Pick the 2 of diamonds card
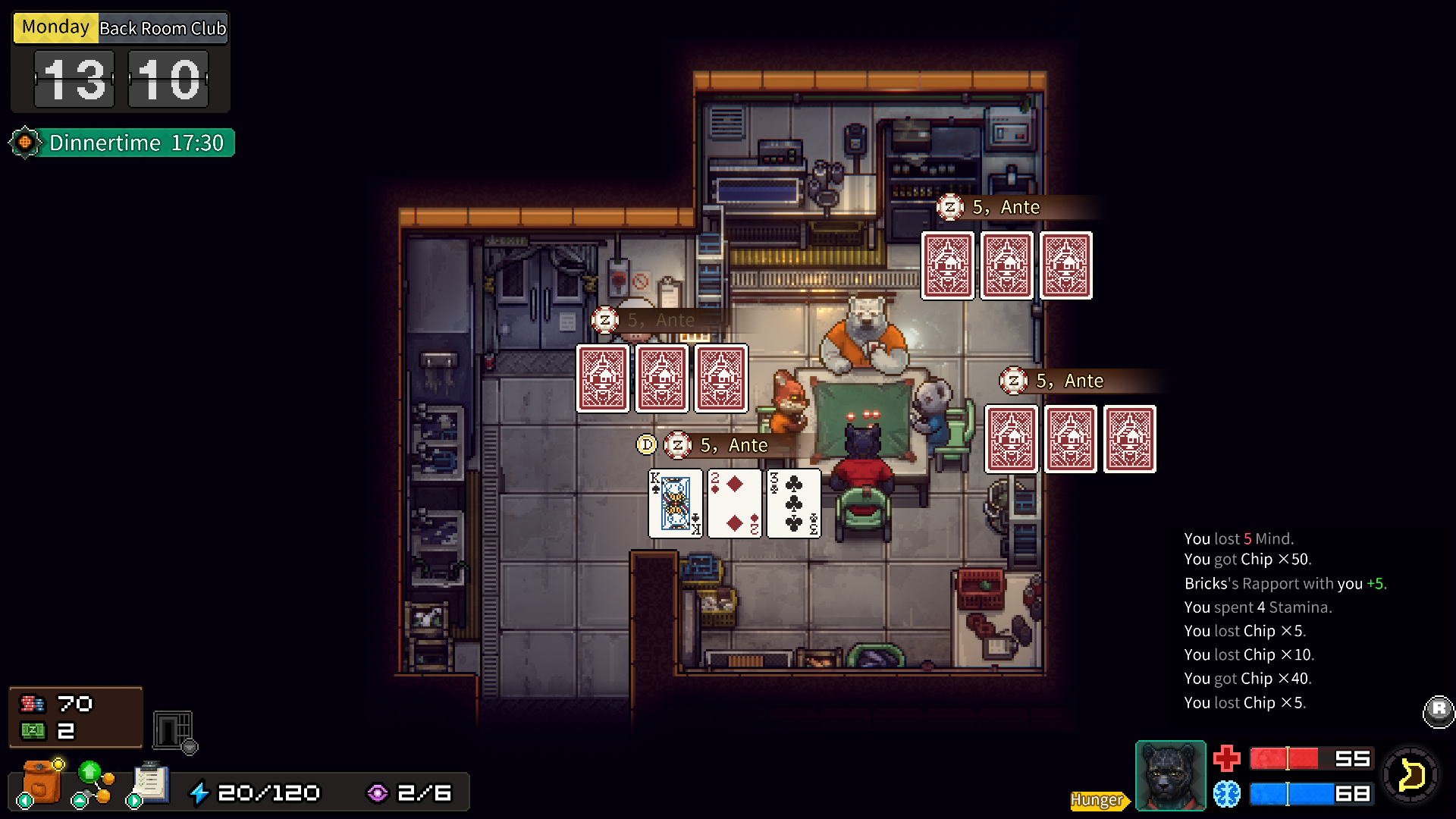The image size is (1456, 819). [x=734, y=504]
